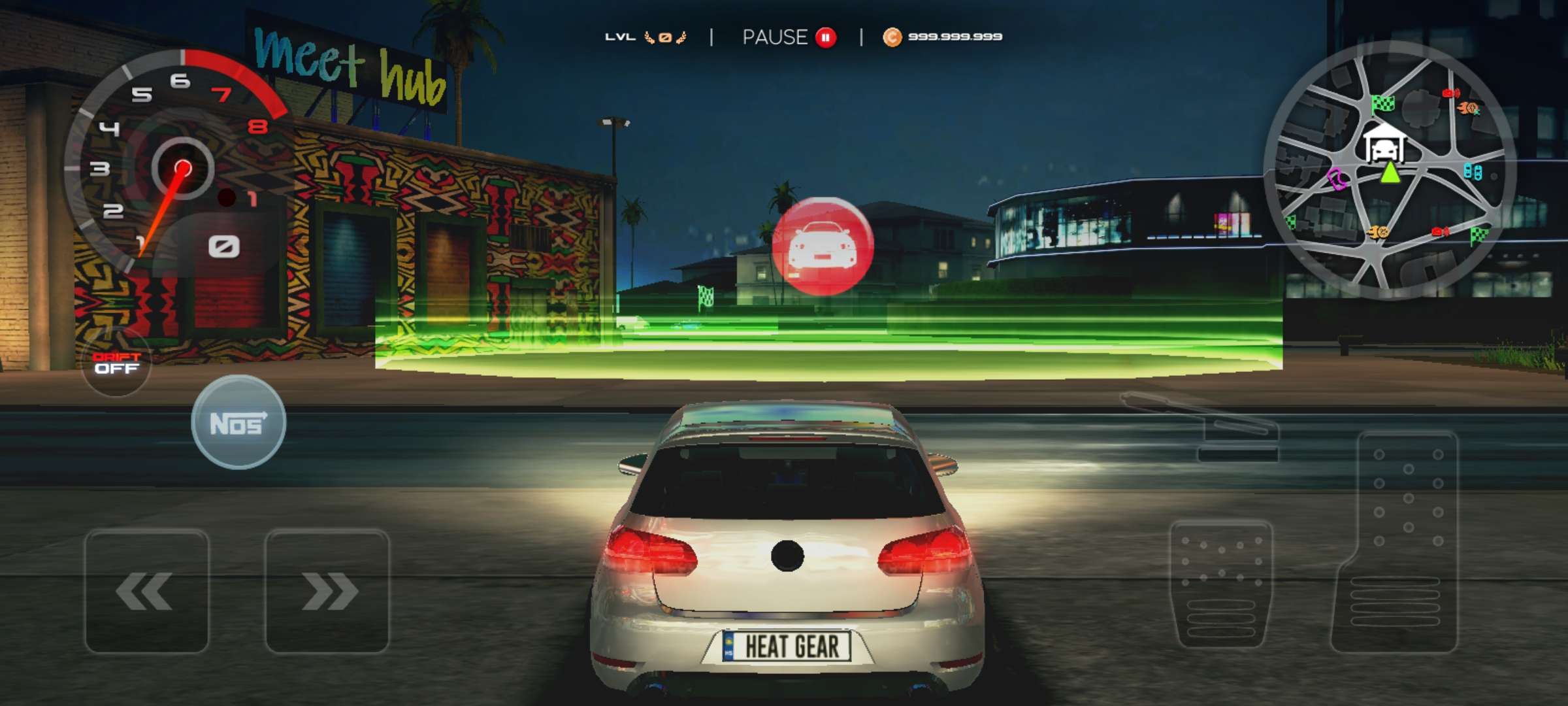Screen dimensions: 1568x706
Task: Select the garage icon on the minimap
Action: point(1384,144)
